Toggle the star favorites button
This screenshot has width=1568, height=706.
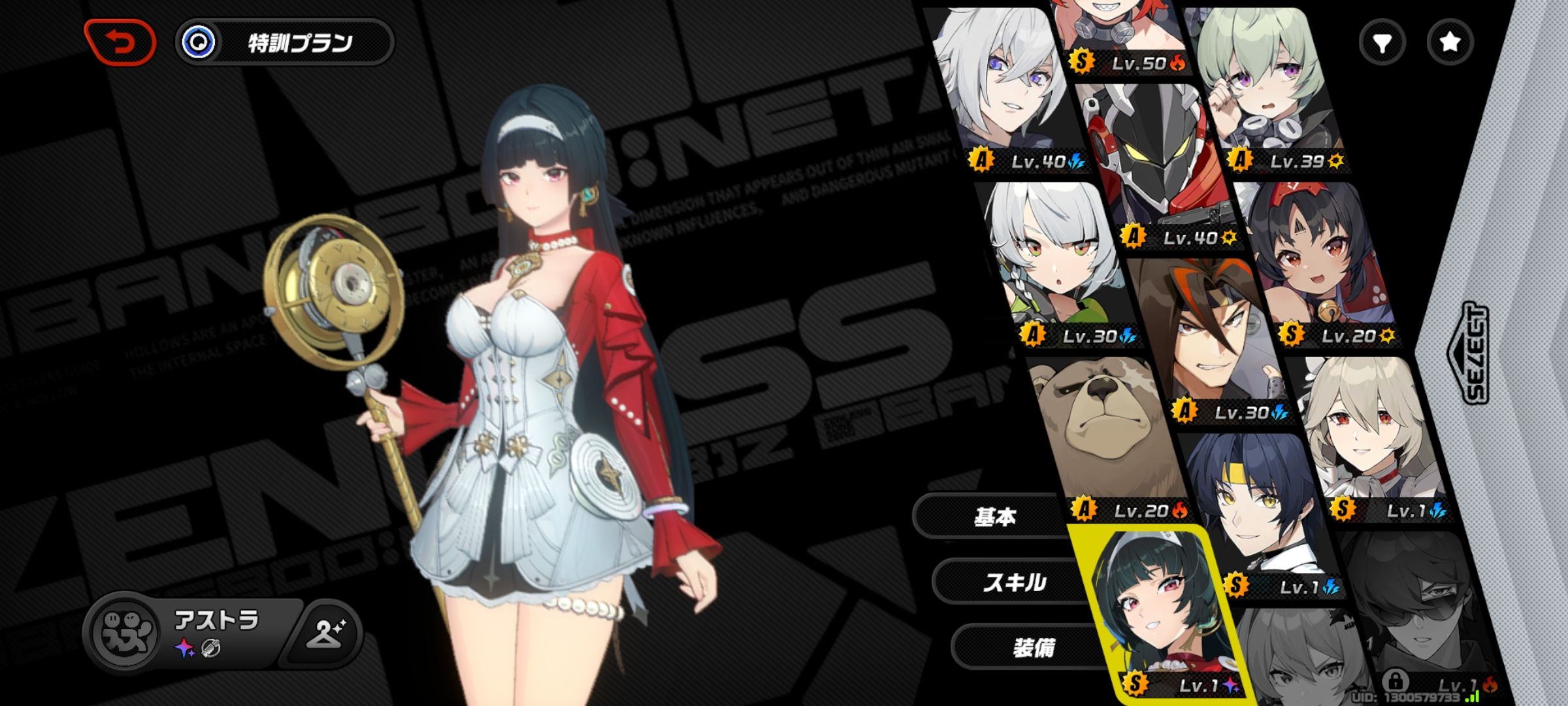(x=1450, y=43)
